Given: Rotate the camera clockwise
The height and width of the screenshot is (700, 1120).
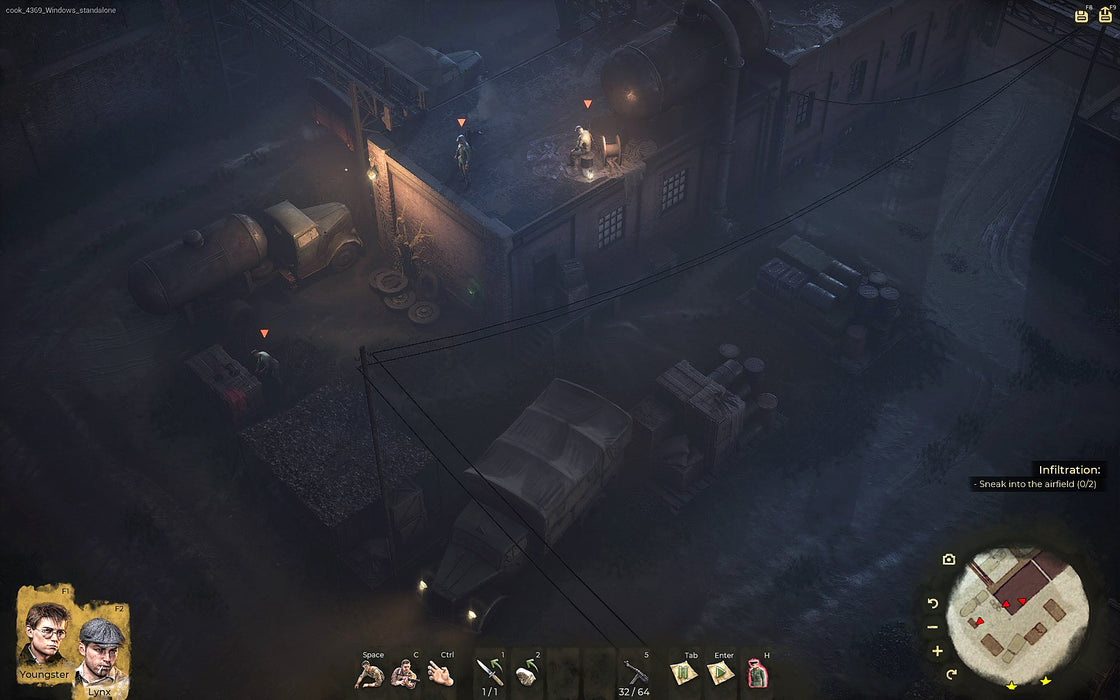Looking at the screenshot, I should coord(951,673).
